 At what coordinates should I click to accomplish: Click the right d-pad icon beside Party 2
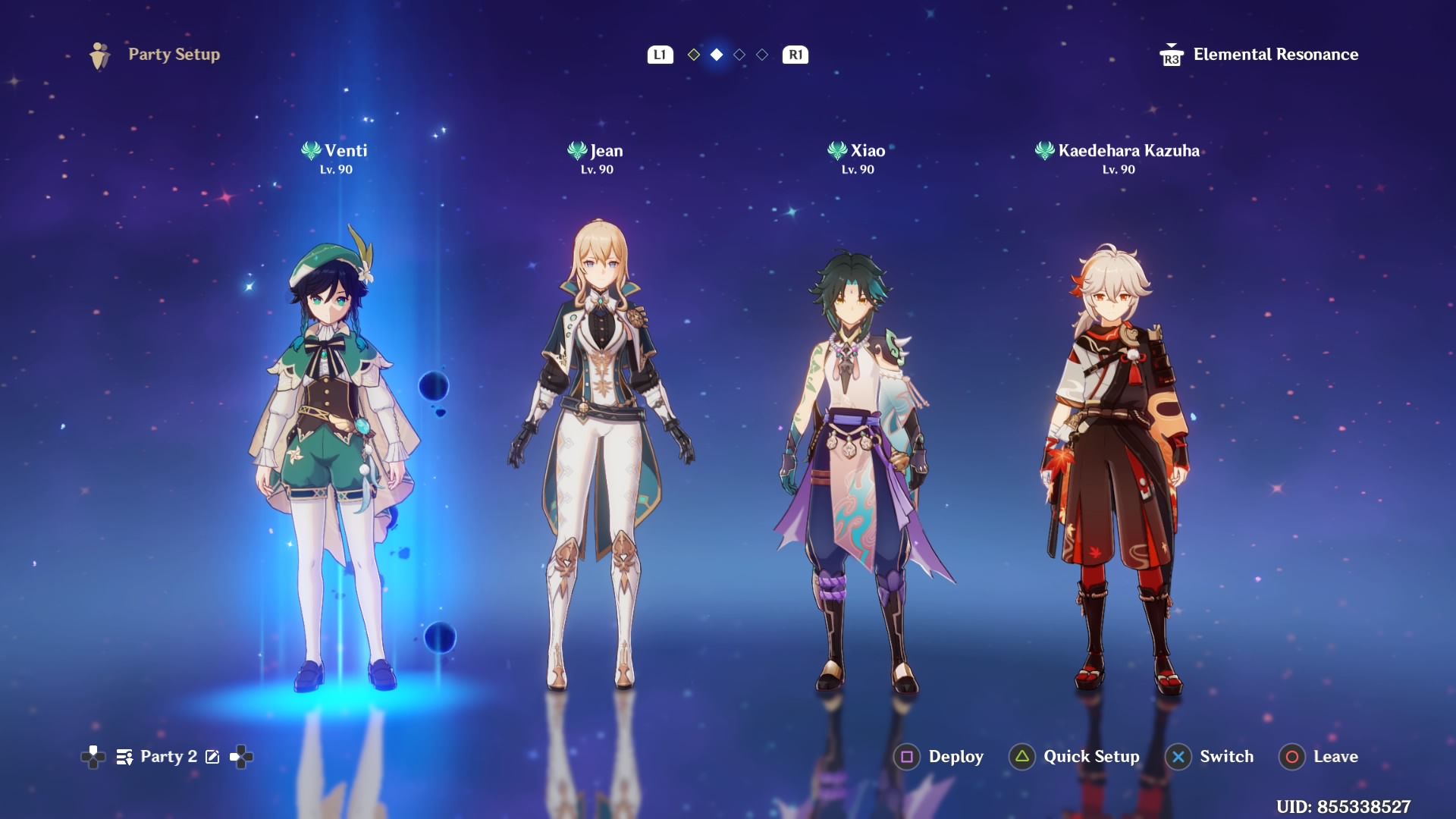pos(240,756)
